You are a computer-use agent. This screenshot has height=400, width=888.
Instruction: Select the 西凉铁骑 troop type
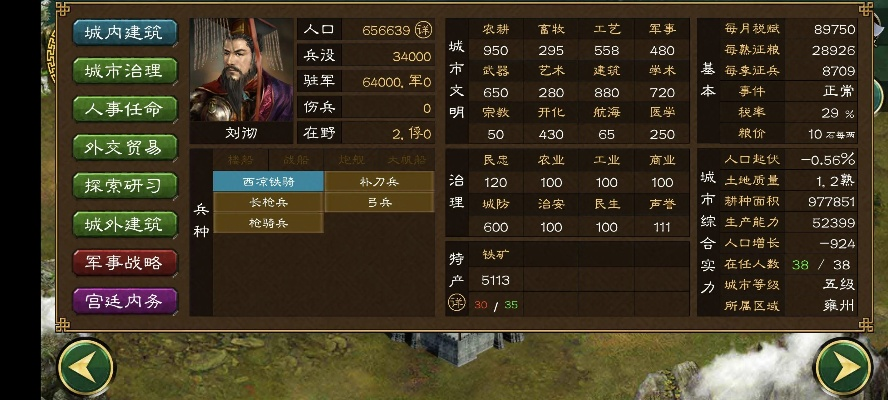tap(268, 181)
